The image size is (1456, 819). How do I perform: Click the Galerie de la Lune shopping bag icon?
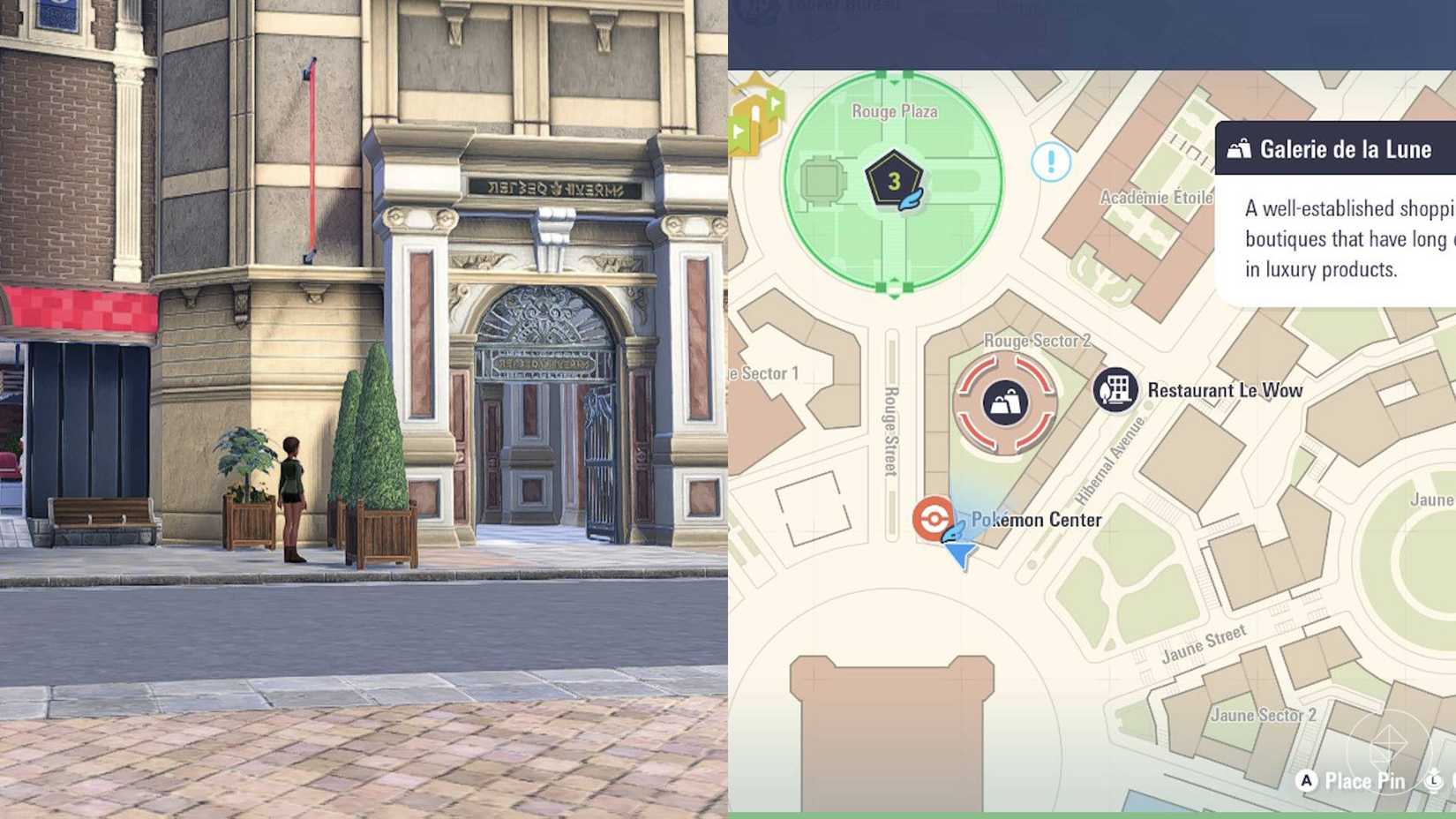click(x=1240, y=149)
